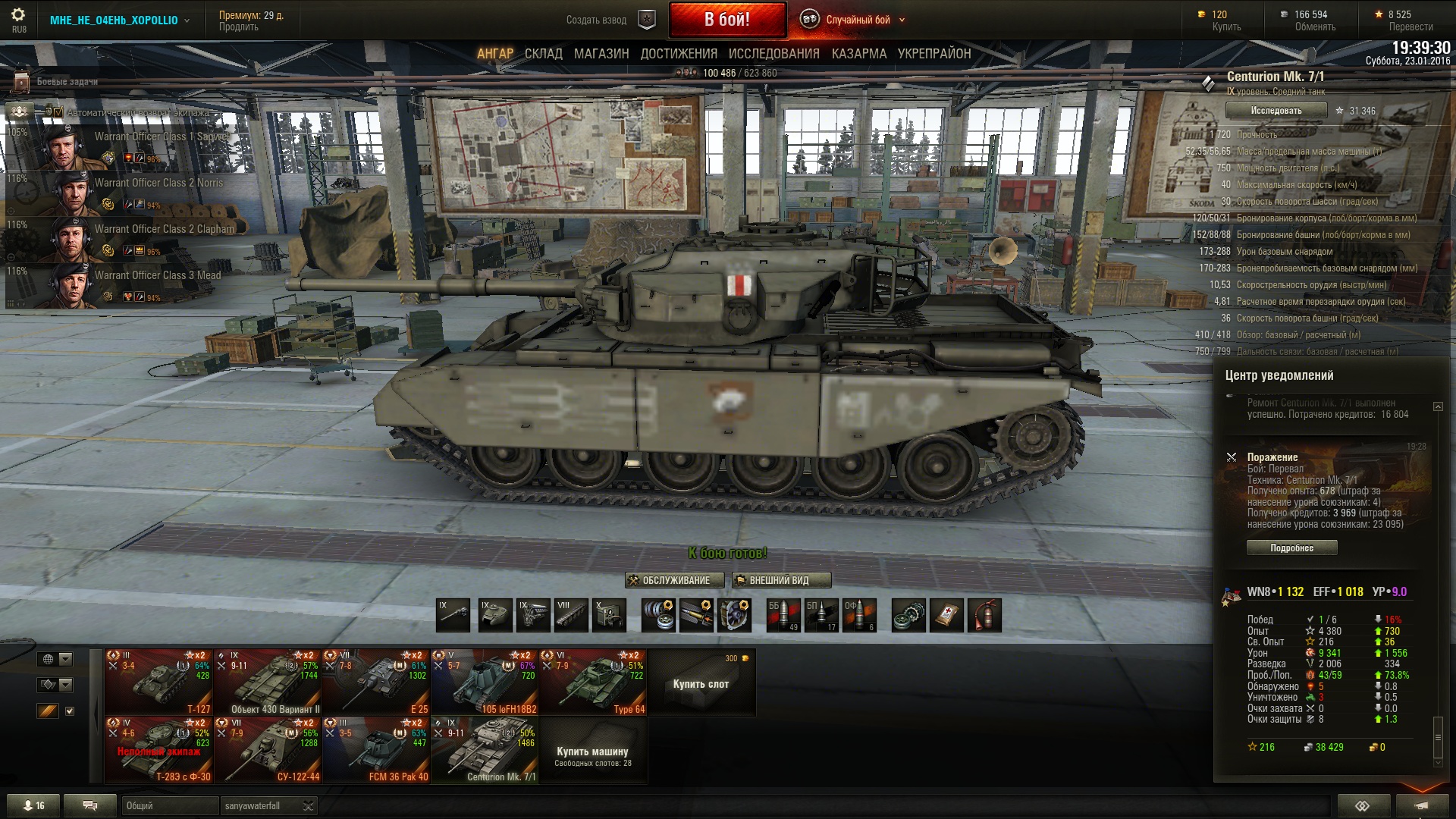
Task: Start battle with the red В бой! button
Action: pyautogui.click(x=726, y=20)
